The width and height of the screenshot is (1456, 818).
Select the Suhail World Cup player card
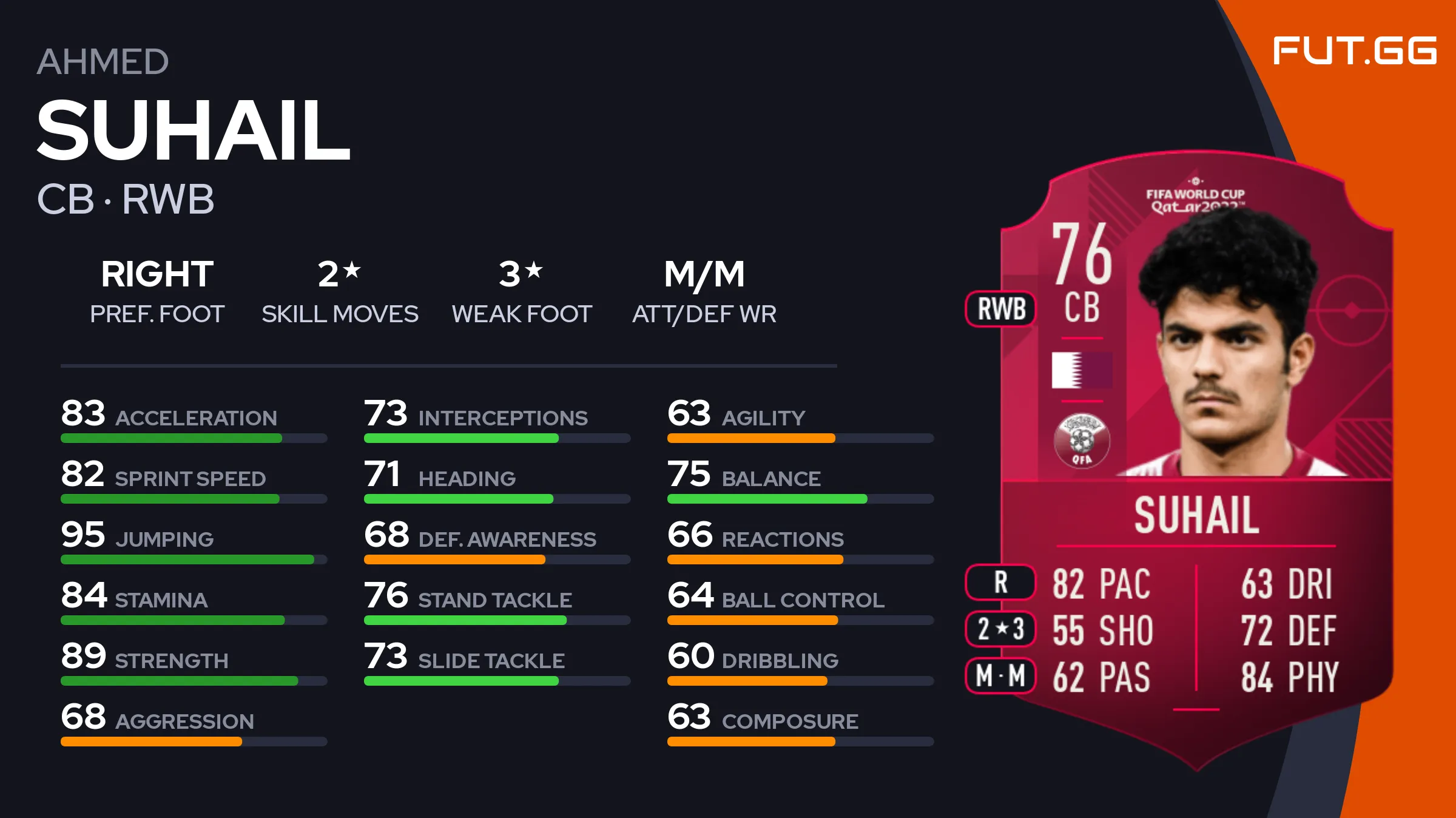click(x=1195, y=461)
